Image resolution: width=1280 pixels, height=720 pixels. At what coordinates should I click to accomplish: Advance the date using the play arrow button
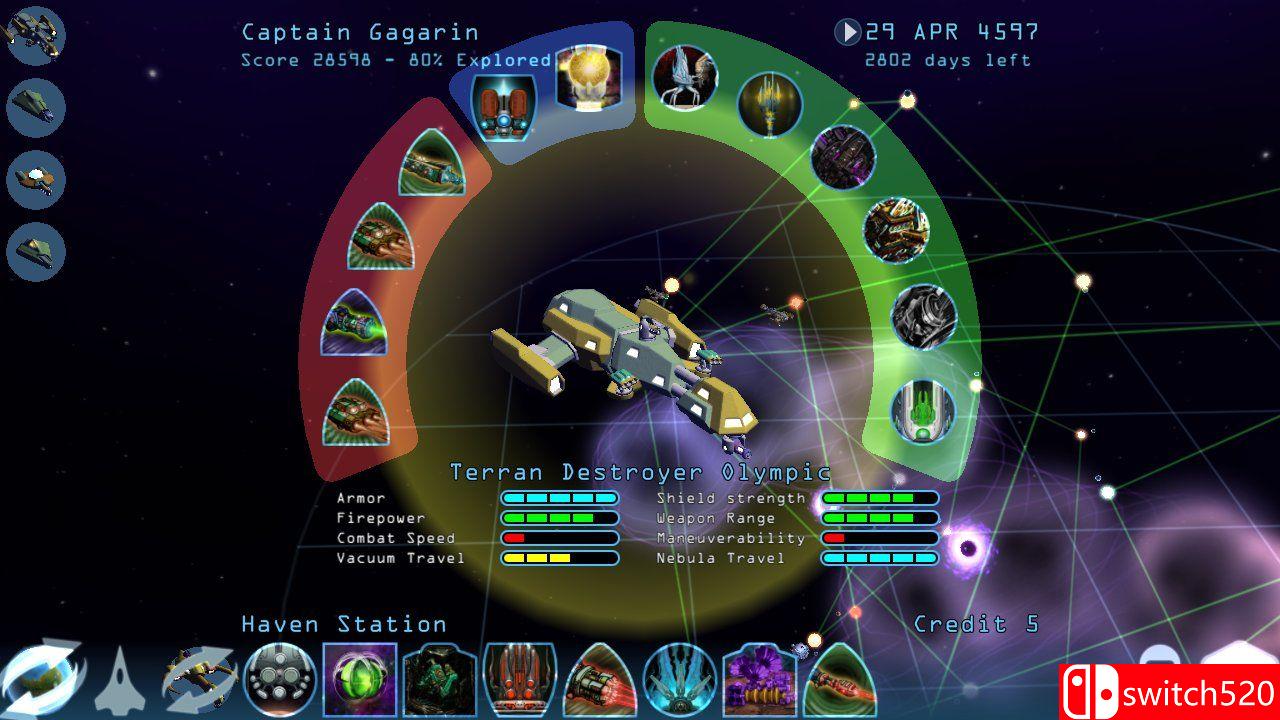pyautogui.click(x=849, y=32)
